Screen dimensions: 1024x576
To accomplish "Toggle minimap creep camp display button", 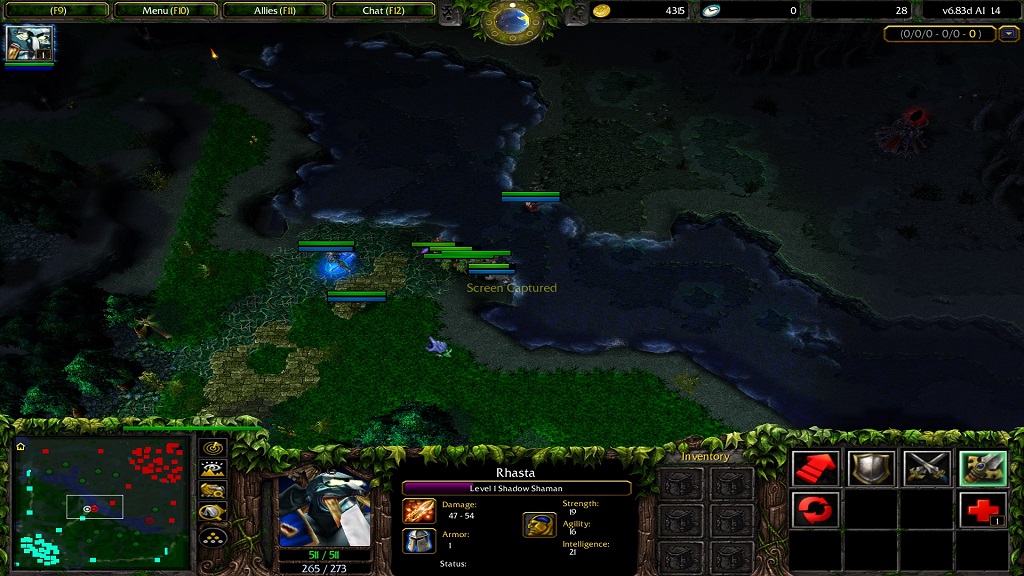I will click(x=214, y=512).
